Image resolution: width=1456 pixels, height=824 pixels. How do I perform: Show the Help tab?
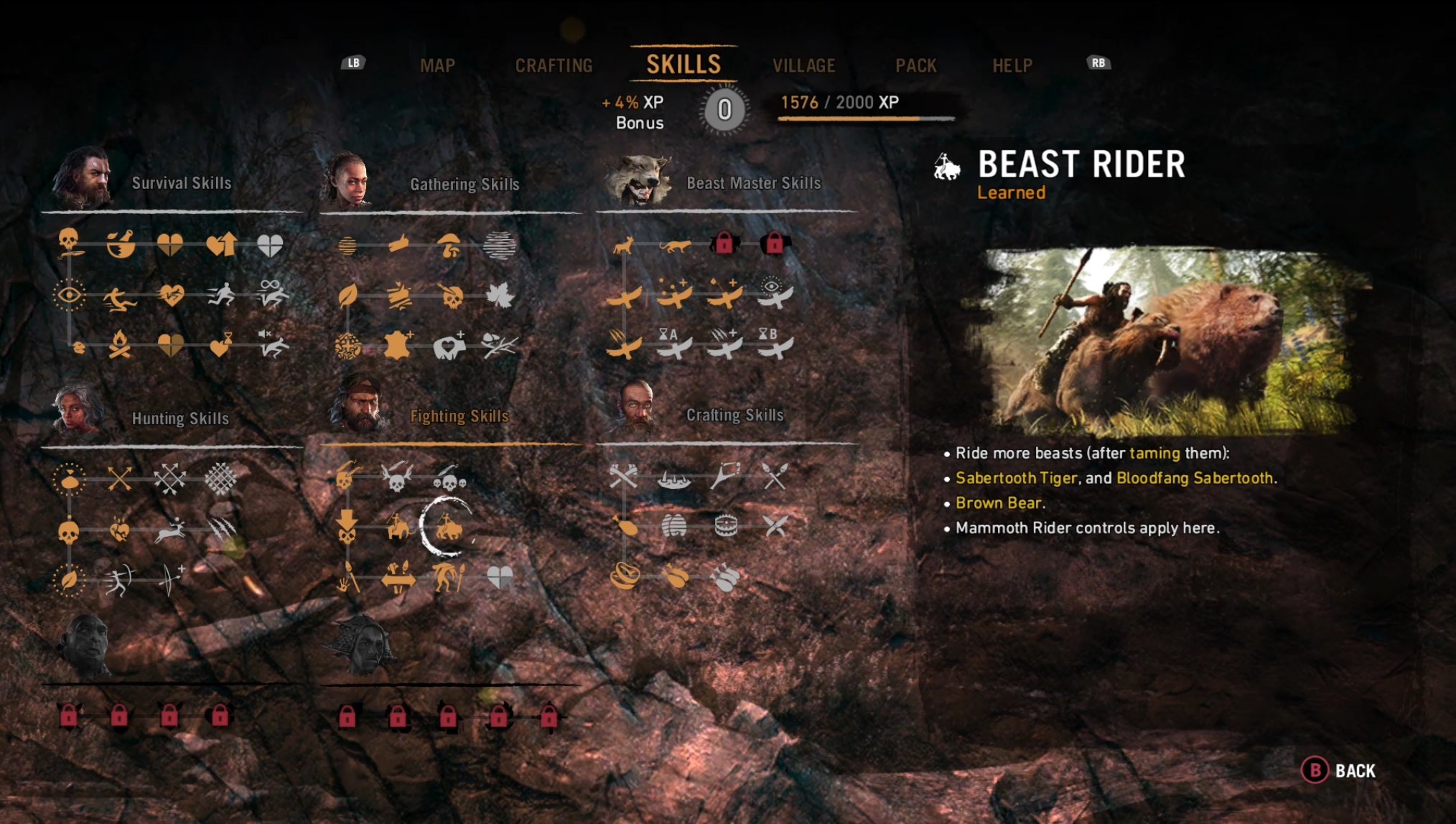pos(1012,66)
